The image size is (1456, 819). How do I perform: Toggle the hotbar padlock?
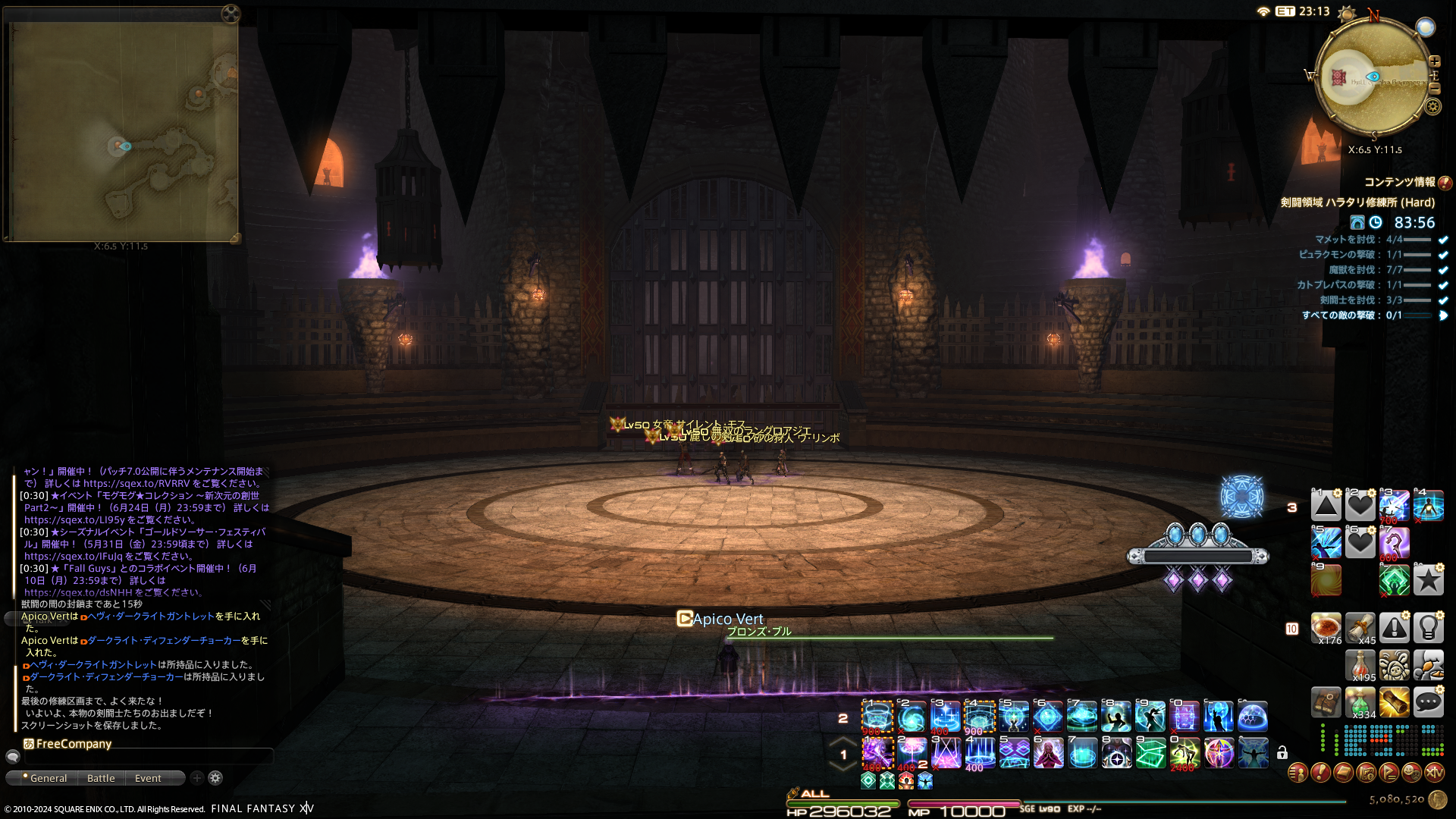(1282, 752)
